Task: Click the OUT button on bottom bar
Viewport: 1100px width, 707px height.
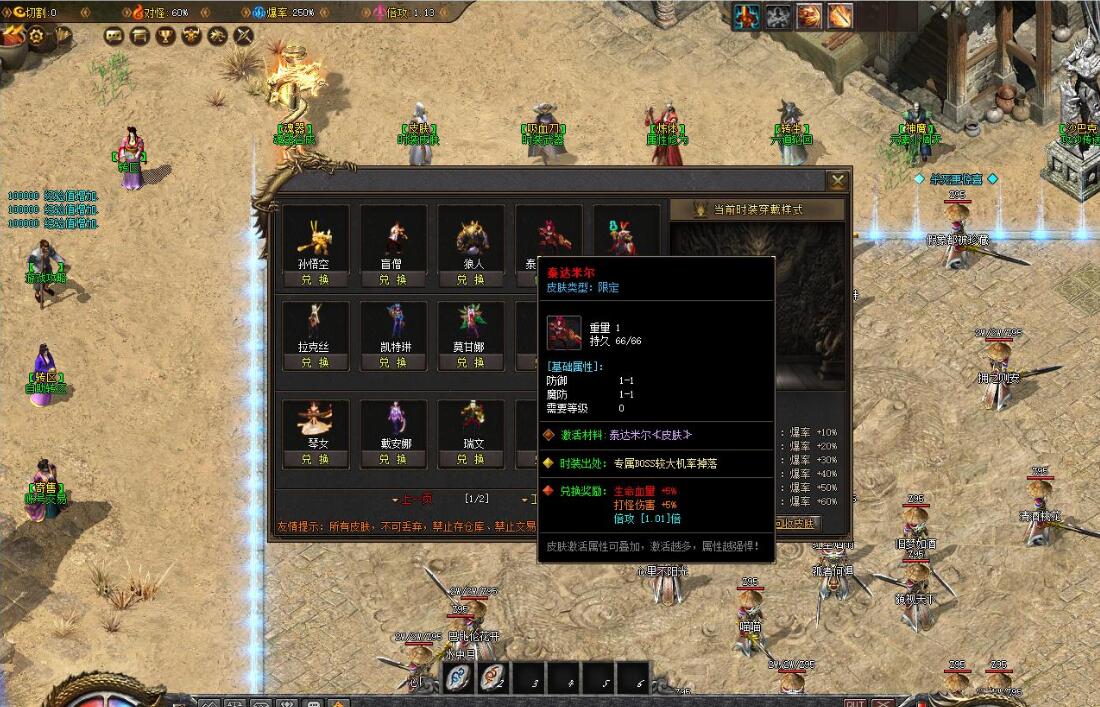Action: pyautogui.click(x=855, y=701)
